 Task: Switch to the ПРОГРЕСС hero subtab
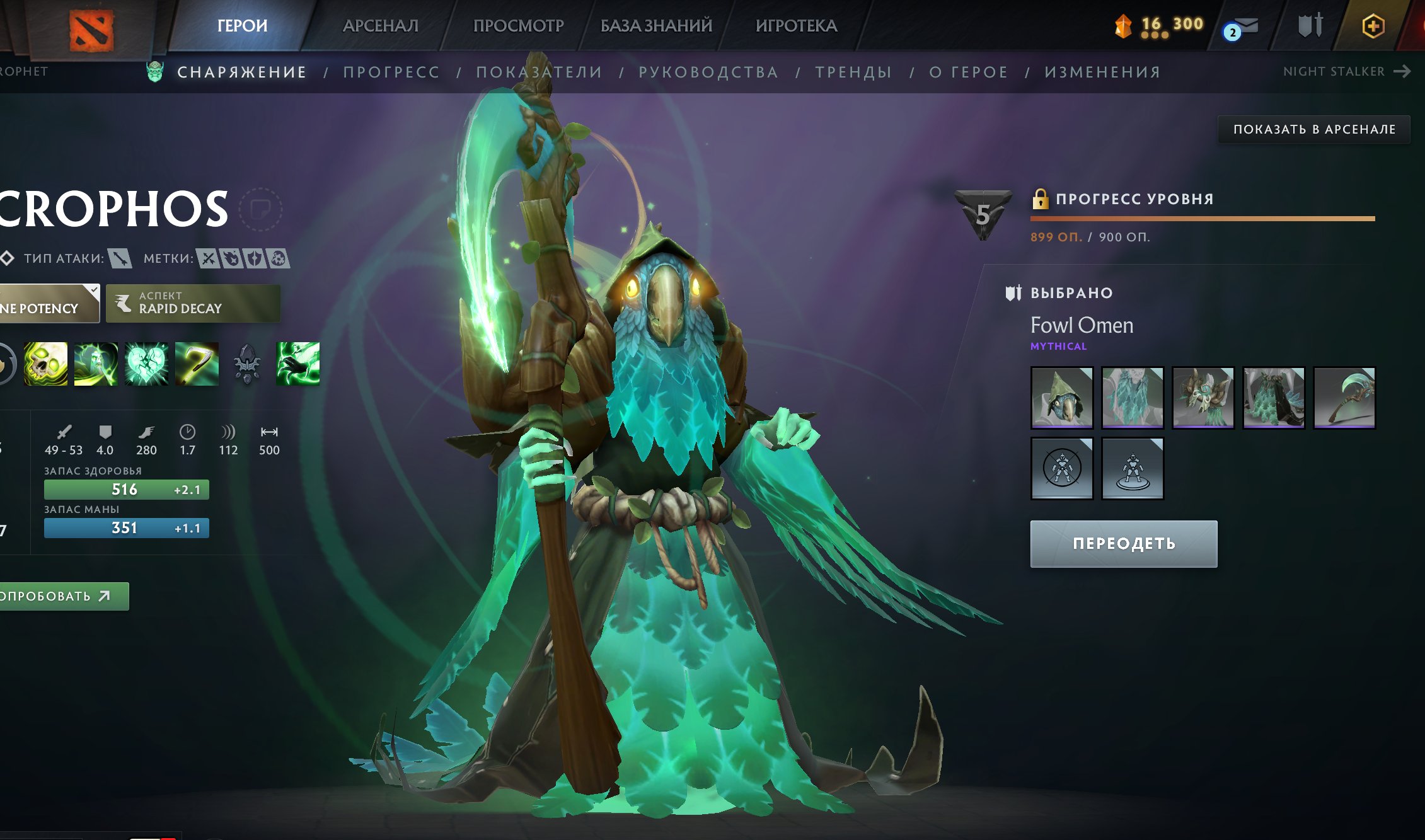pyautogui.click(x=391, y=72)
